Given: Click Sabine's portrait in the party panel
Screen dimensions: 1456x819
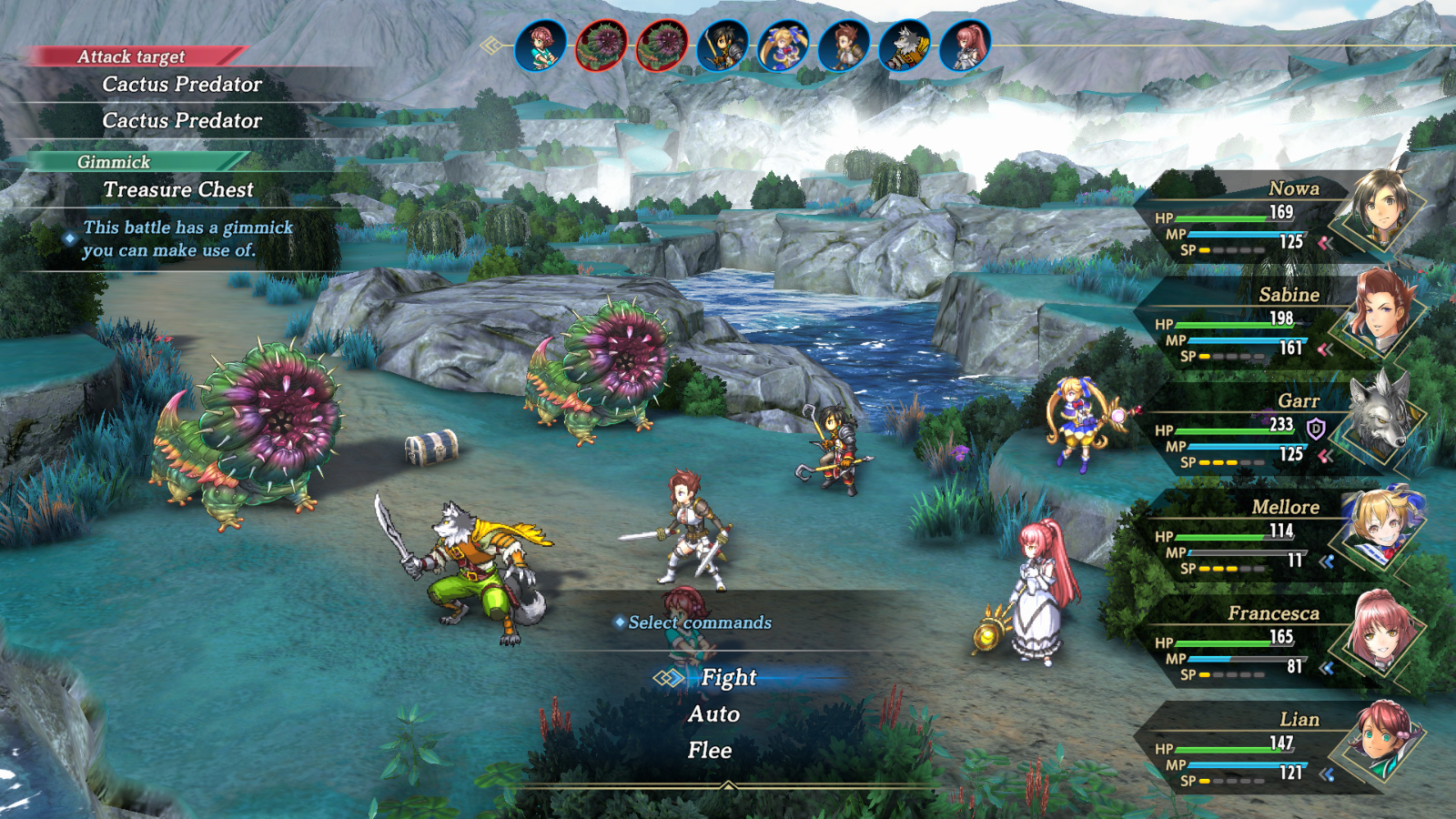Looking at the screenshot, I should [1383, 314].
